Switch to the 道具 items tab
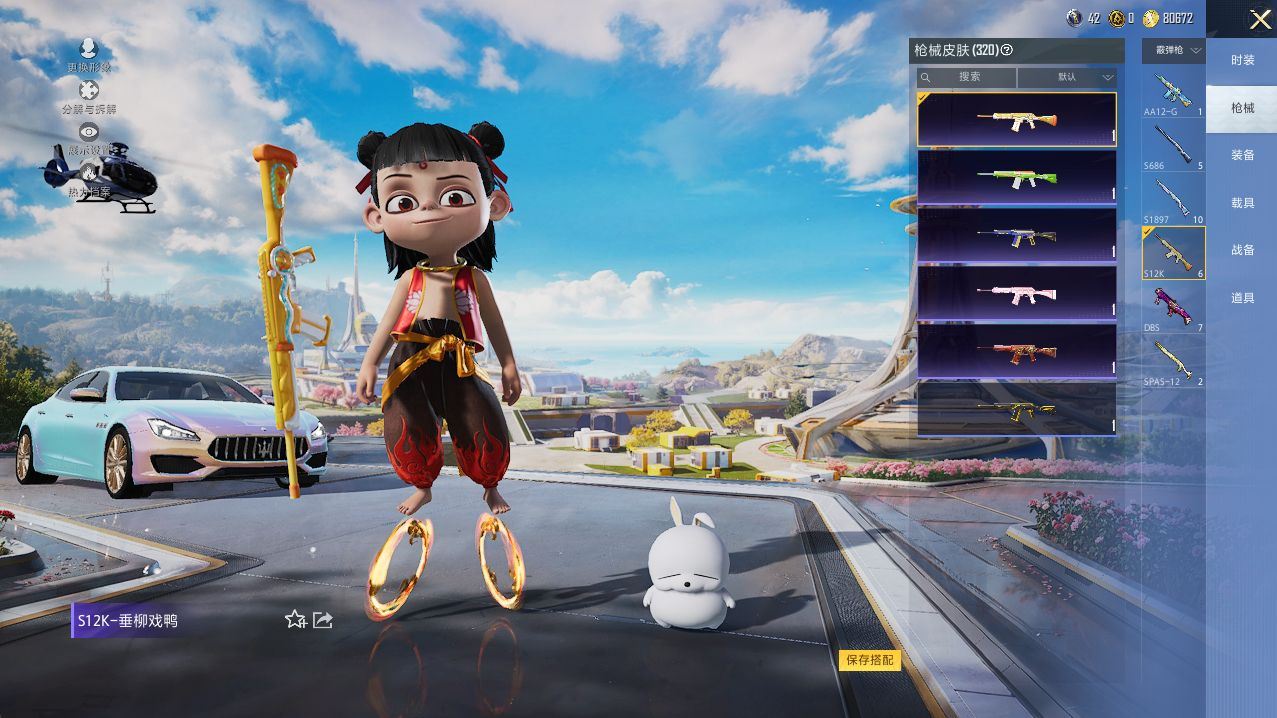1277x718 pixels. [x=1242, y=298]
